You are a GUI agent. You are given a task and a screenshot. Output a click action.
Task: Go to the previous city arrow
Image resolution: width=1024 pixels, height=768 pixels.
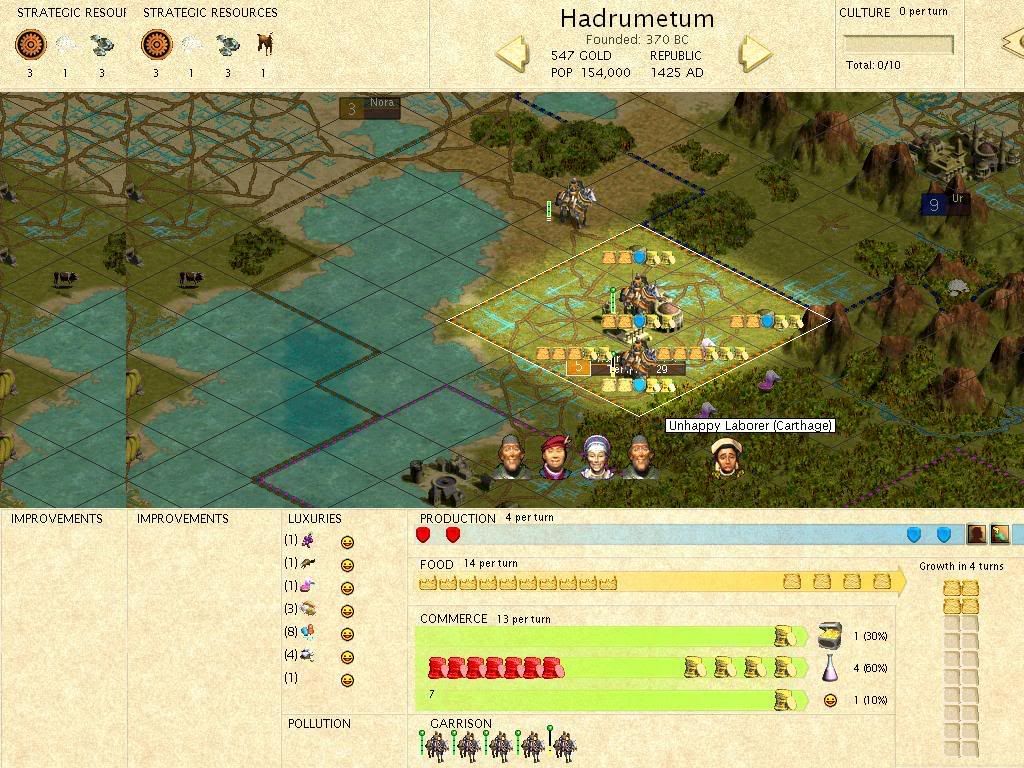coord(512,54)
